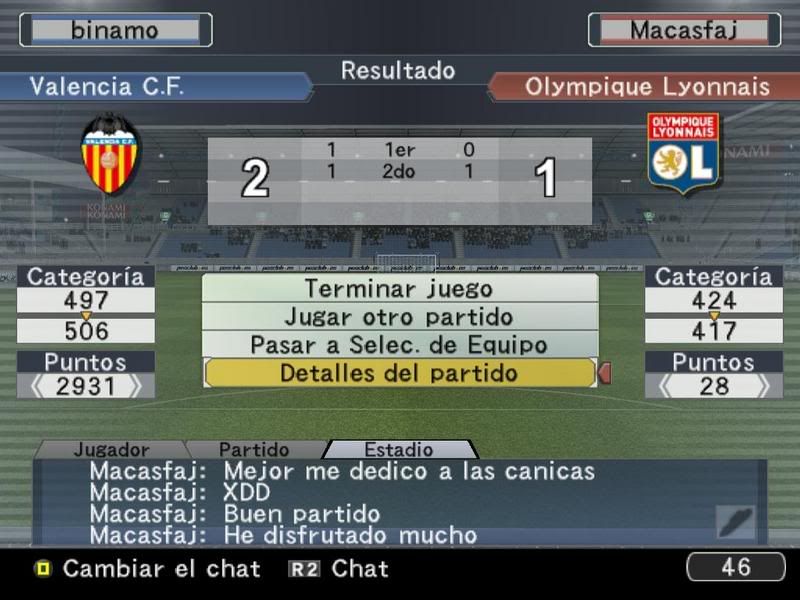The height and width of the screenshot is (600, 800).
Task: Select the Estadio chat tab
Action: coord(398,450)
